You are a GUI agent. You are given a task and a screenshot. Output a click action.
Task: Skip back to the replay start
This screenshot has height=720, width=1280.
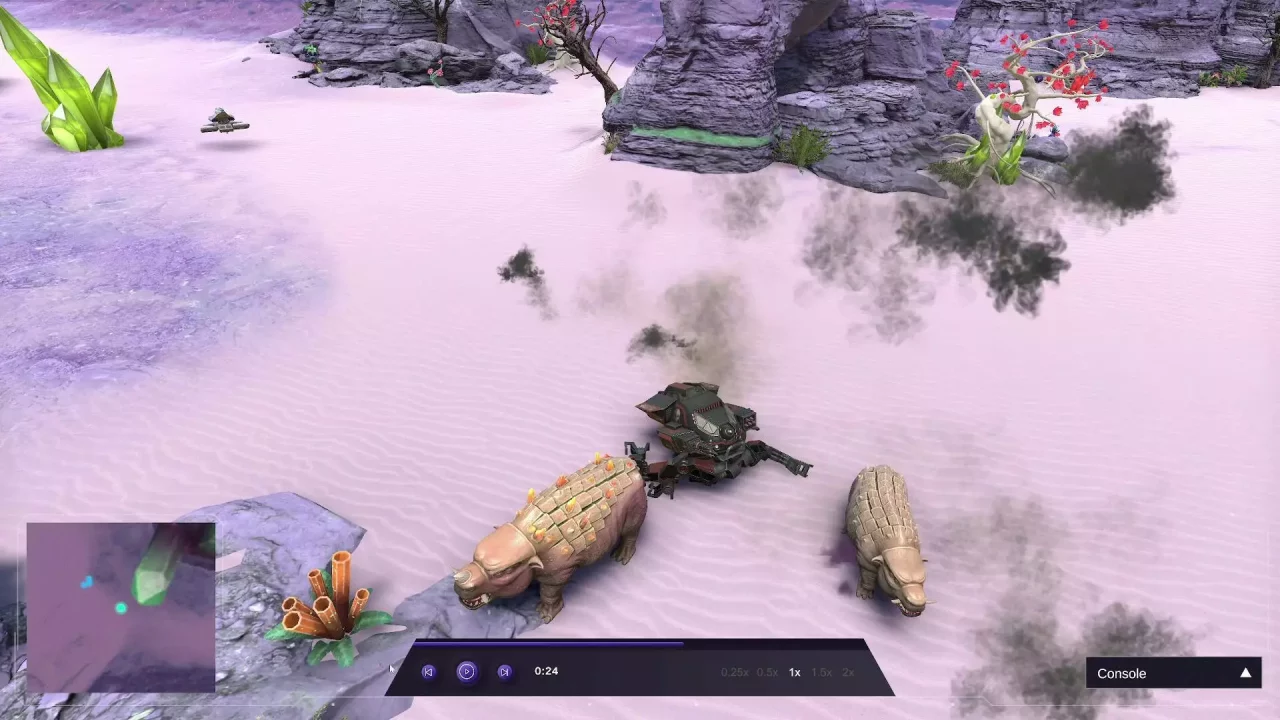(x=428, y=671)
